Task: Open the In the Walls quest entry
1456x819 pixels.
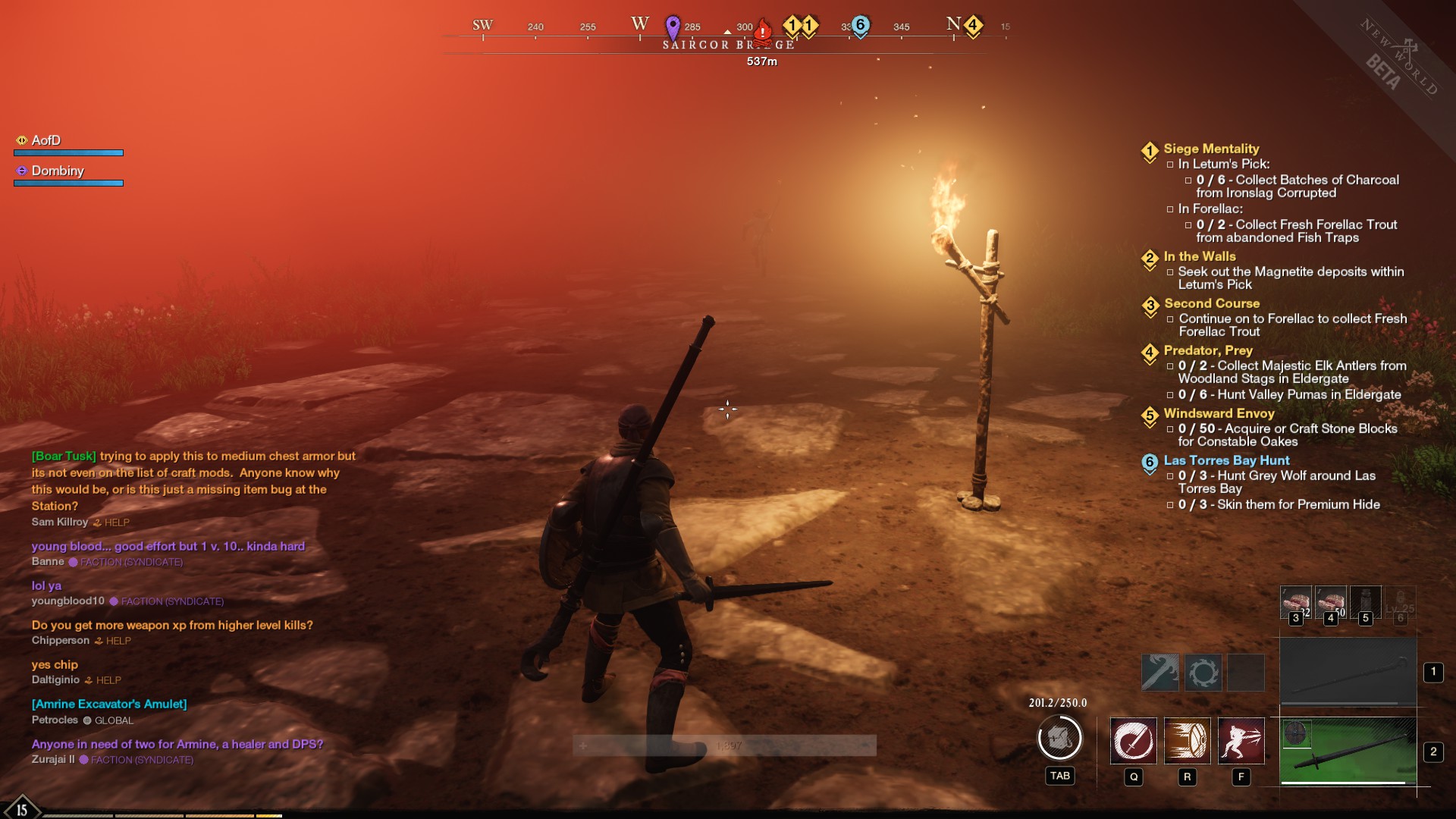Action: tap(1200, 257)
